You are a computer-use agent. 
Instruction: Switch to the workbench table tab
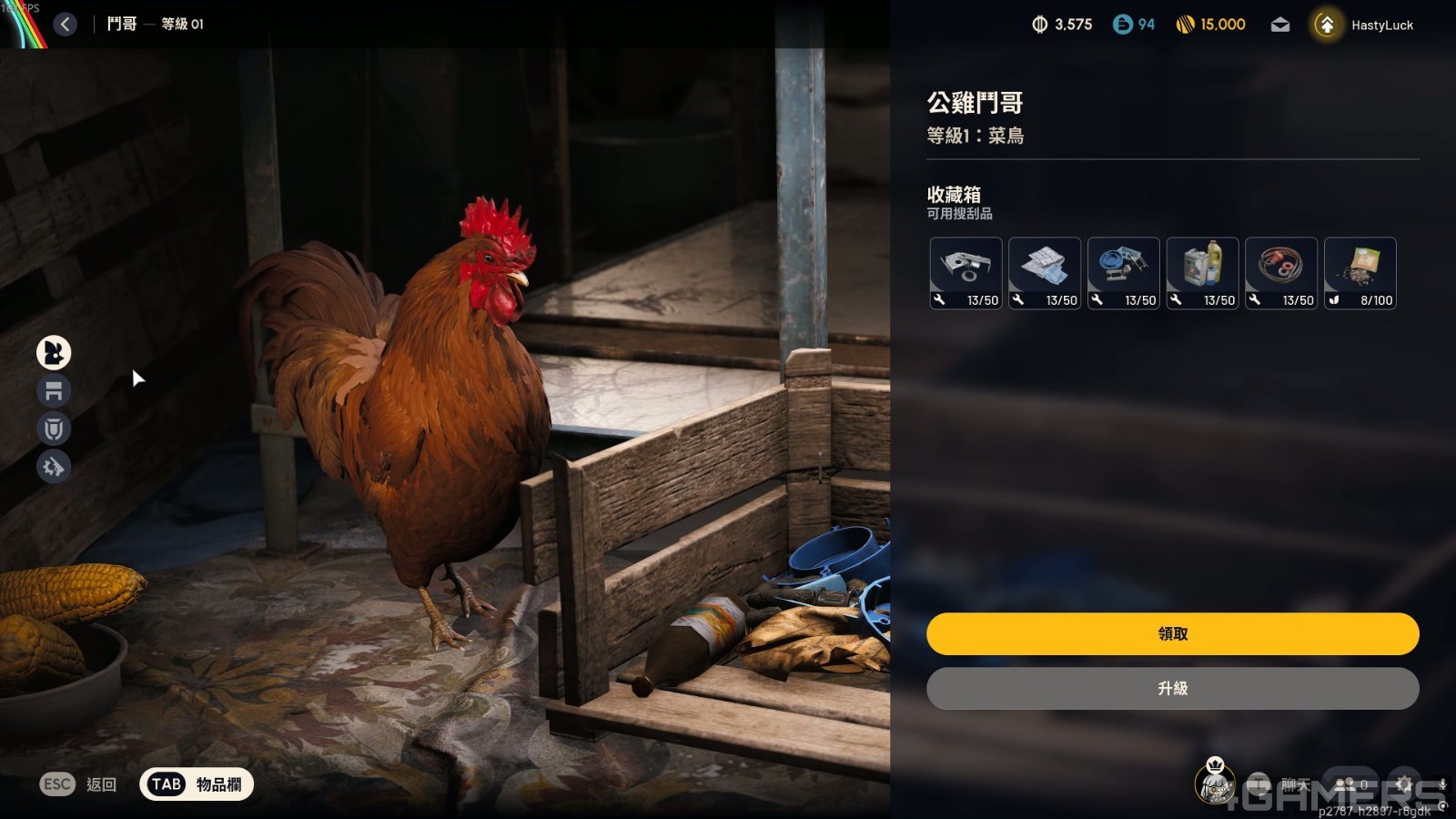(x=54, y=391)
